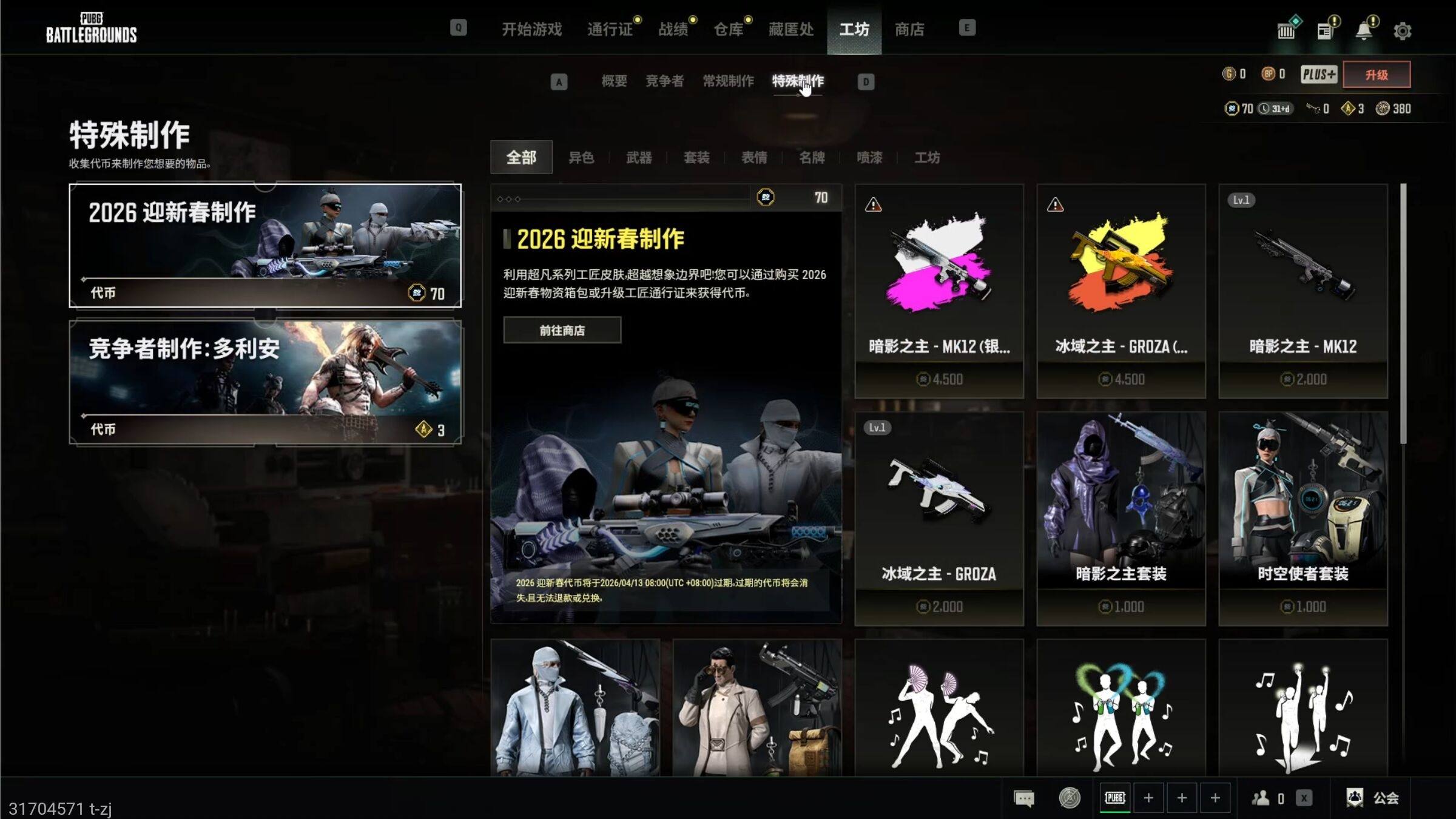
Task: Switch to the 商店 top menu
Action: click(x=909, y=29)
